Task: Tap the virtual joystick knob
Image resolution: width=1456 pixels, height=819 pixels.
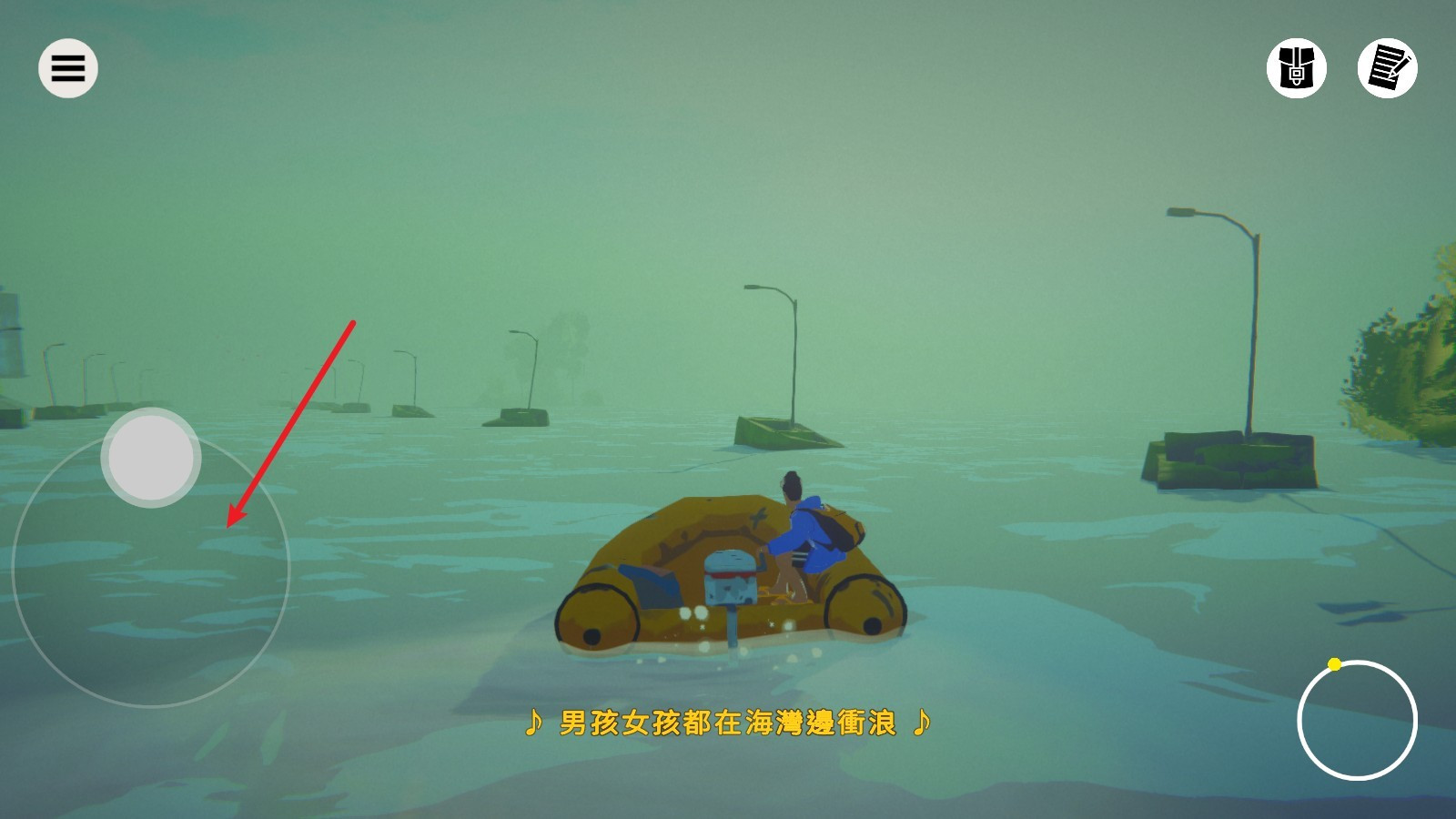Action: [151, 457]
